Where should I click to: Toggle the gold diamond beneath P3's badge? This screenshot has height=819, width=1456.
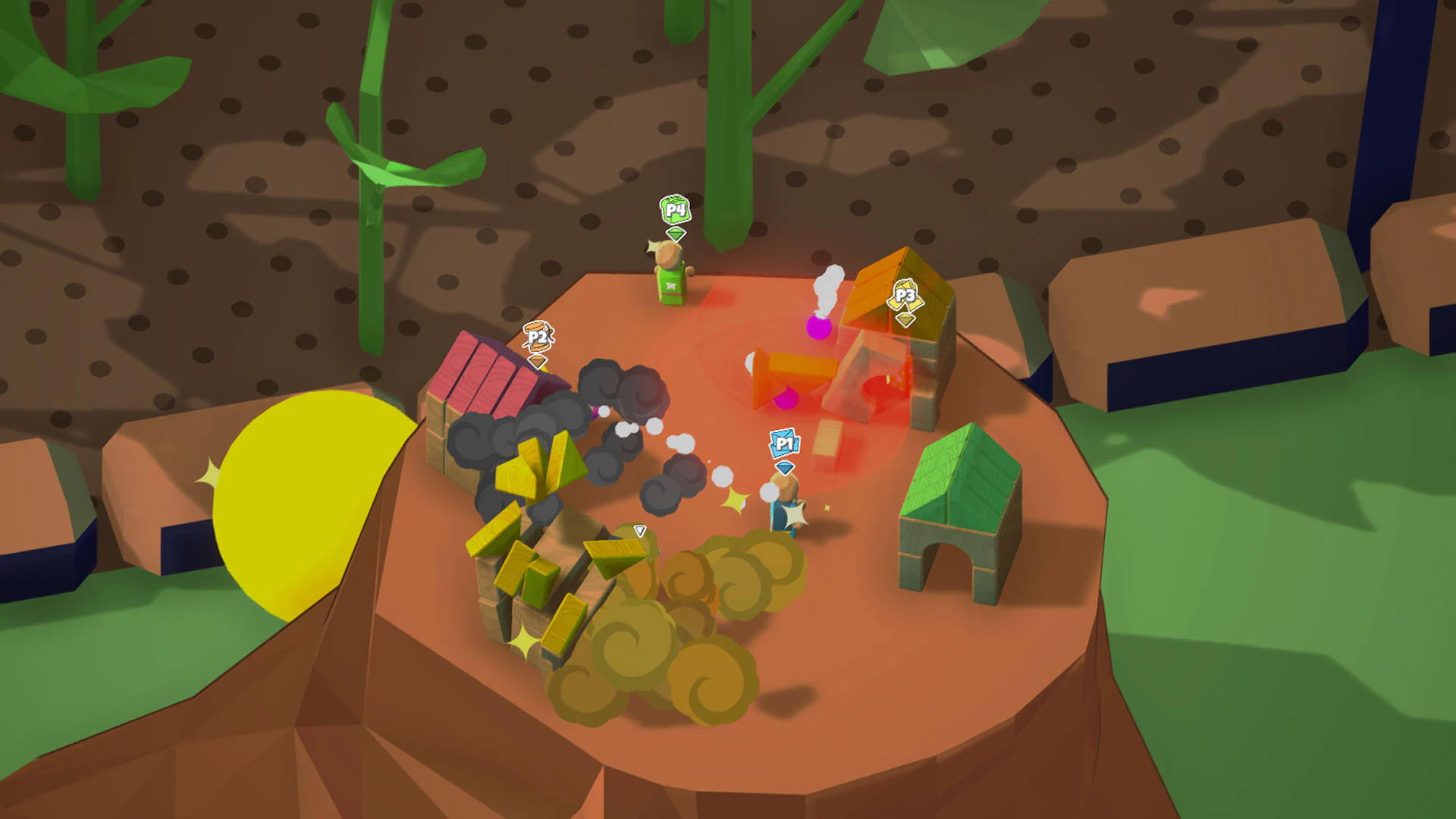(905, 320)
